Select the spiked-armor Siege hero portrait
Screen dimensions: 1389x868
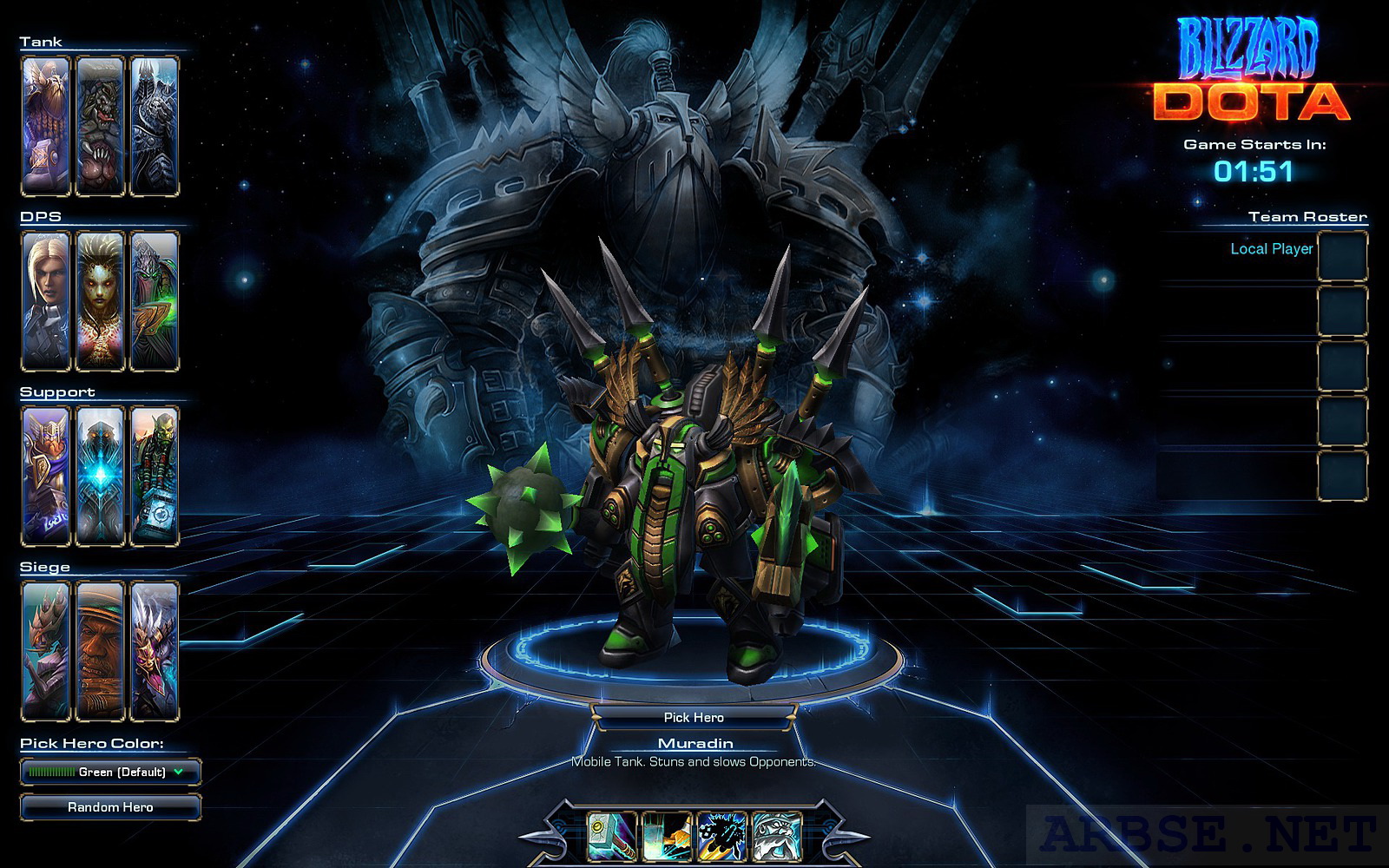(x=46, y=651)
